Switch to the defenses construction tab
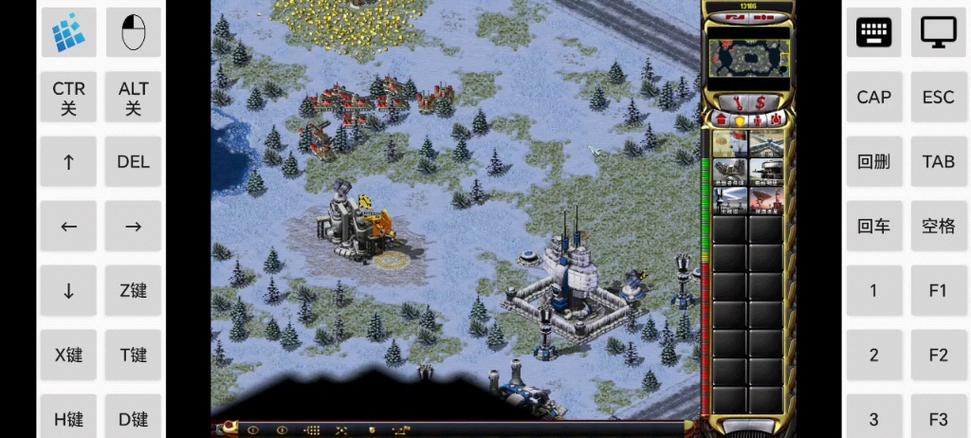The width and height of the screenshot is (971, 438). [739, 120]
